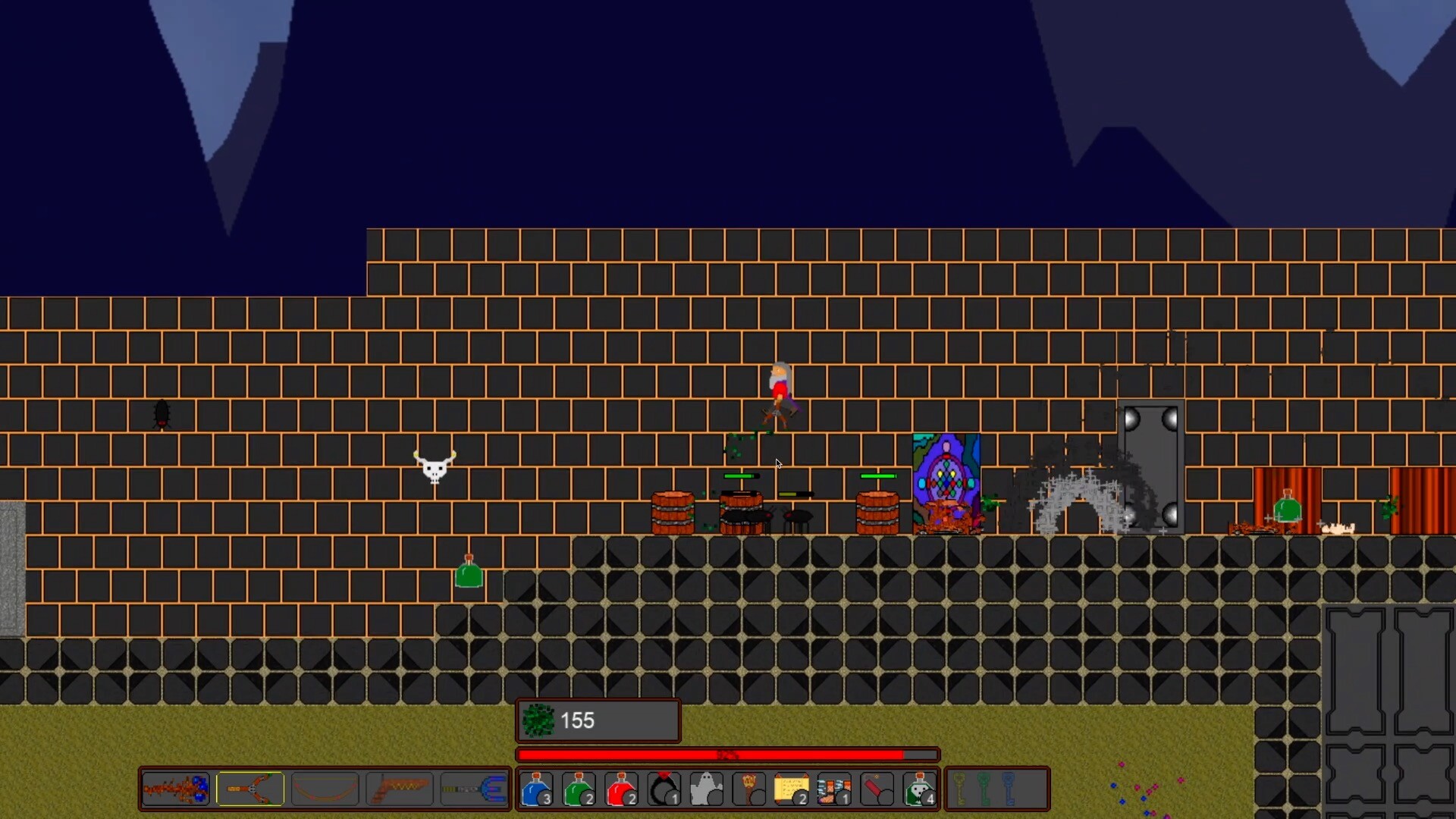Click the green key in the key slots

tap(984, 789)
